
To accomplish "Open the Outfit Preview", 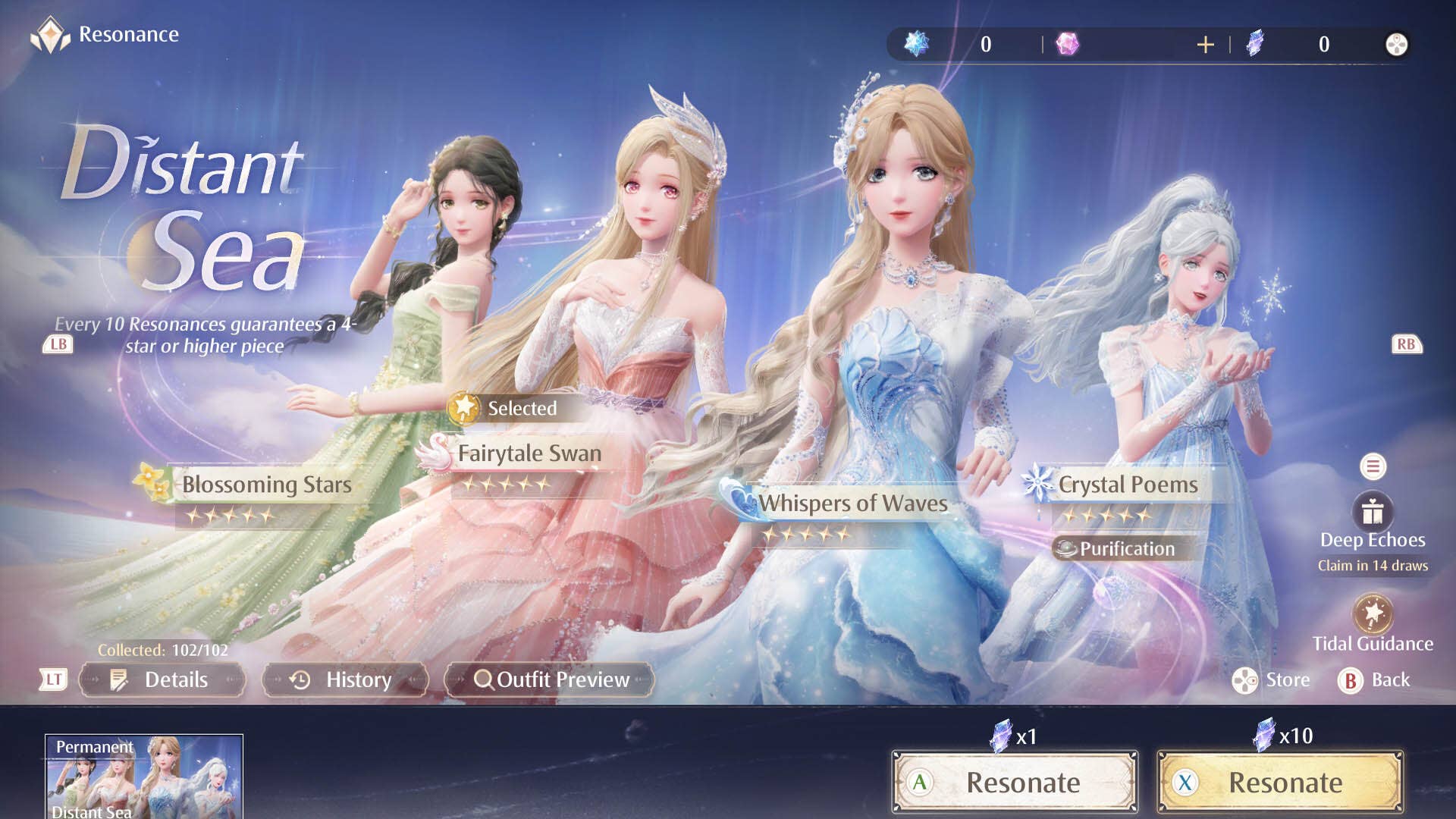I will (550, 679).
